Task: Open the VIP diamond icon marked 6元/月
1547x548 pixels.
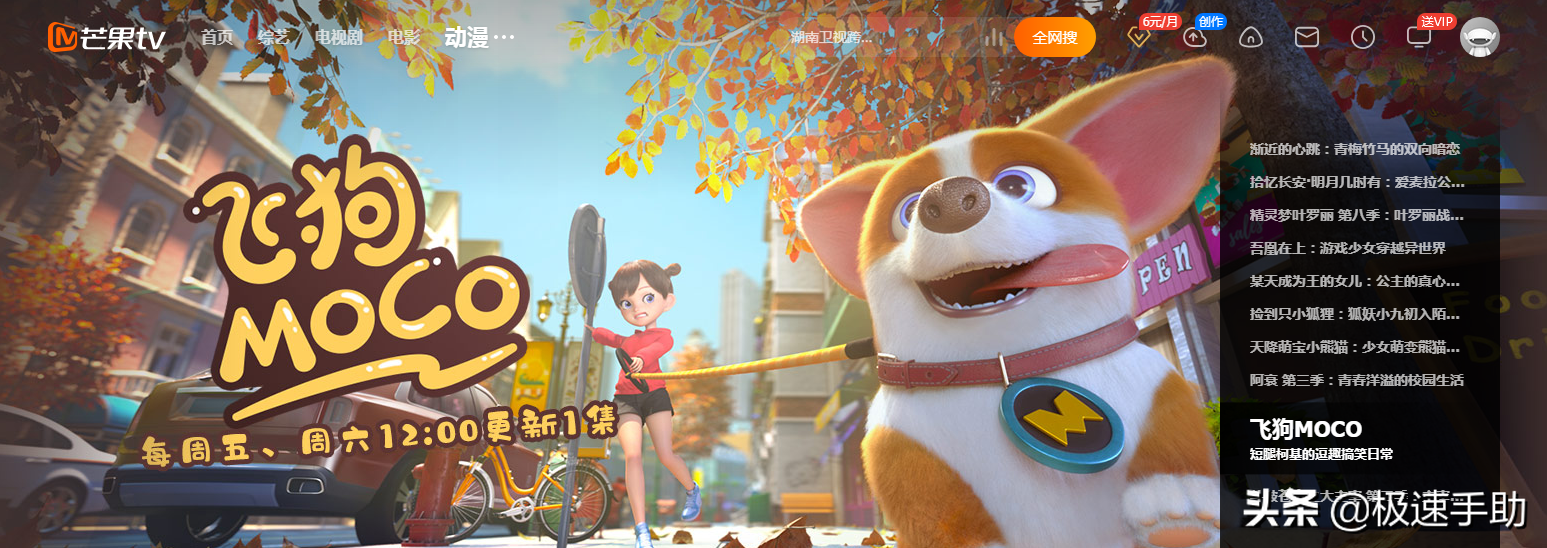Action: (x=1139, y=37)
